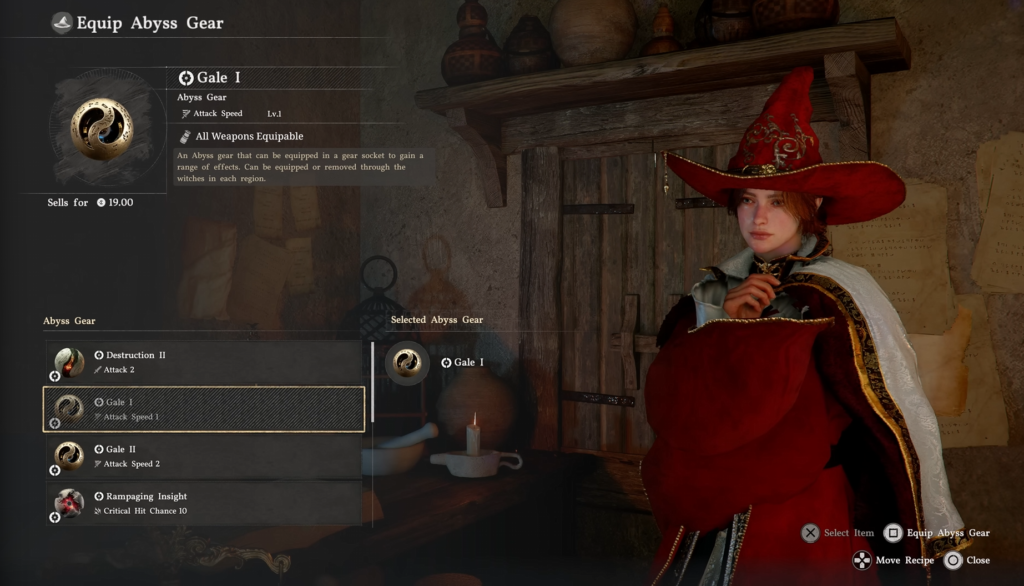Click the selected Gale I gear slot

pos(408,362)
